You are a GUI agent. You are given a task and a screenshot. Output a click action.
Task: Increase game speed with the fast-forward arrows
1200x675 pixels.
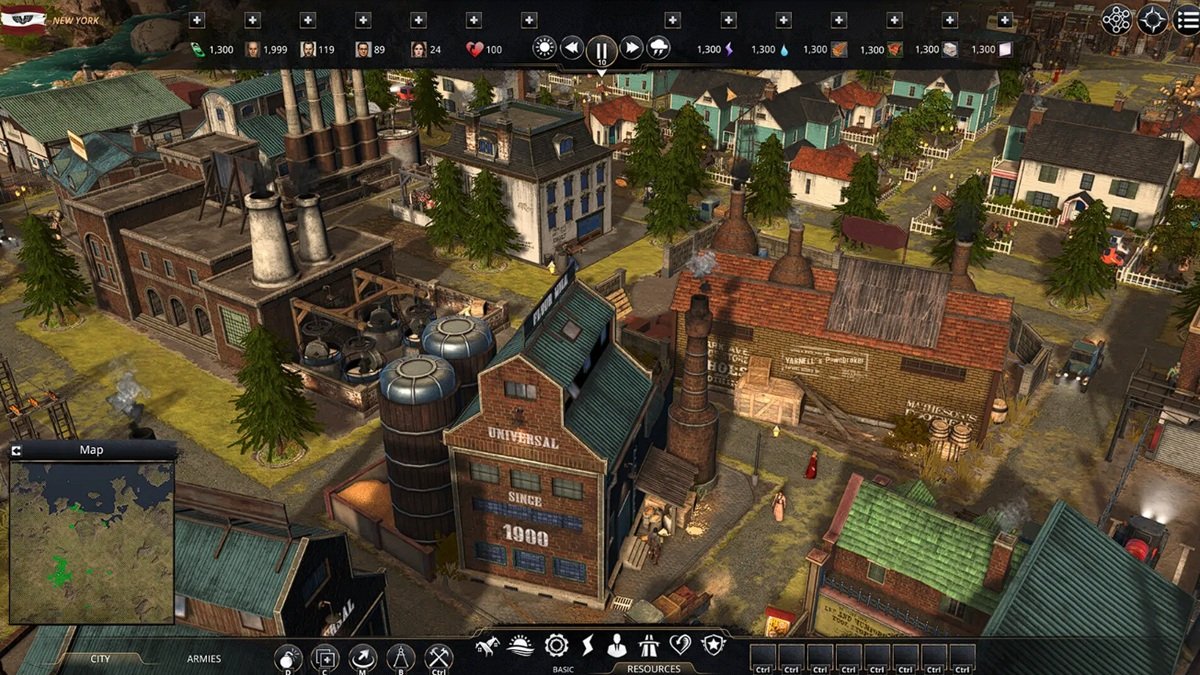click(631, 47)
